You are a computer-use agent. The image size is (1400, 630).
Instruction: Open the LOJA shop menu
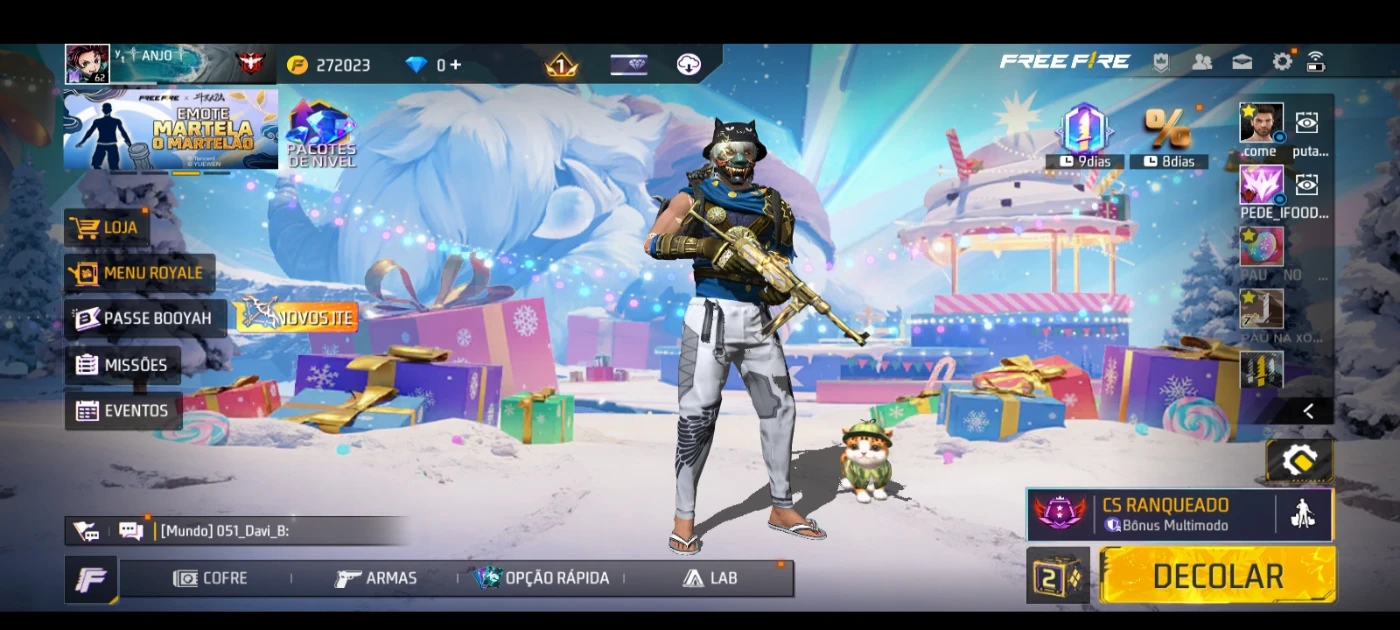(107, 228)
